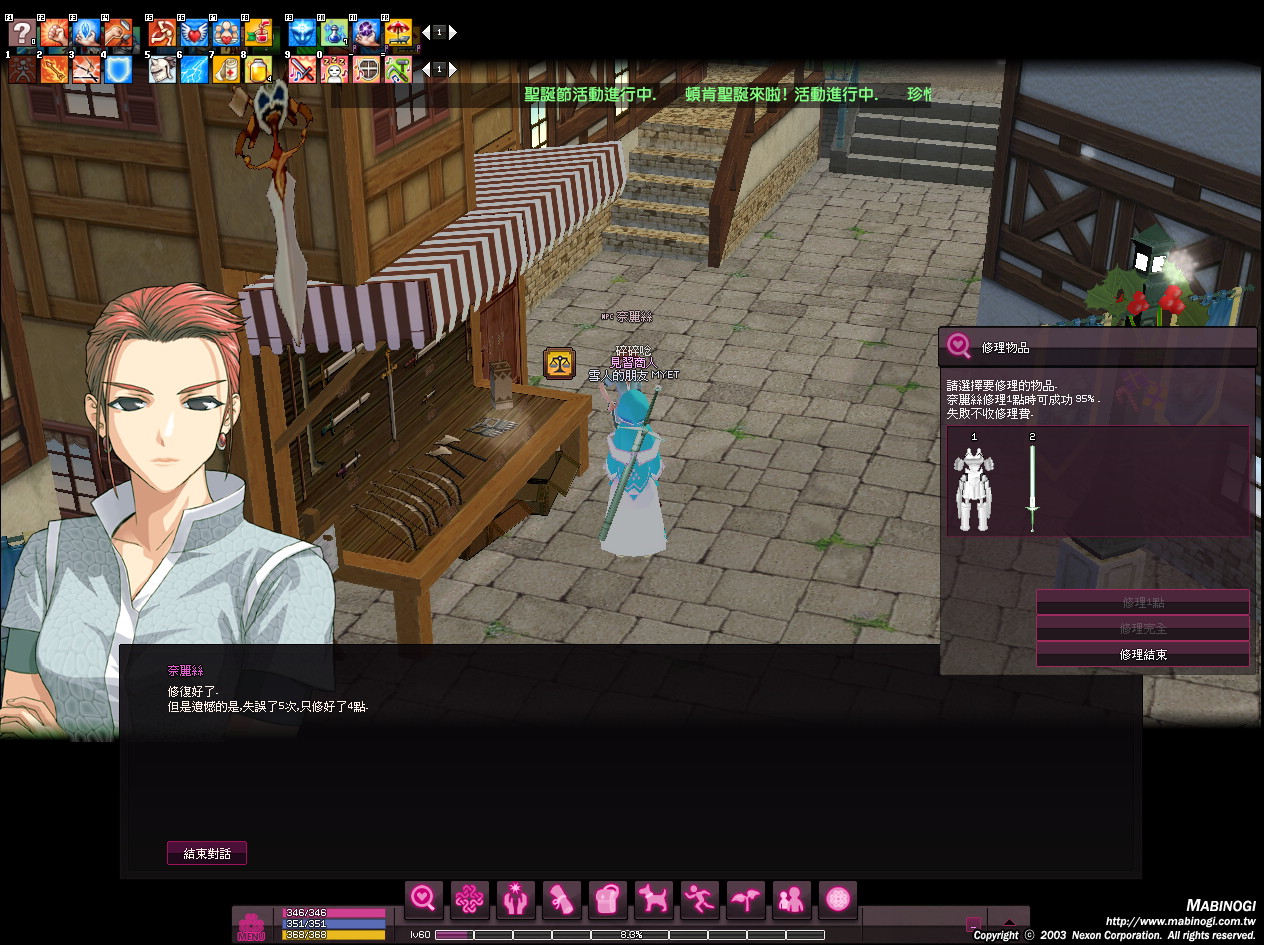Screen dimensions: 1264x945
Task: Open the scroll quest icon
Action: pyautogui.click(x=561, y=899)
